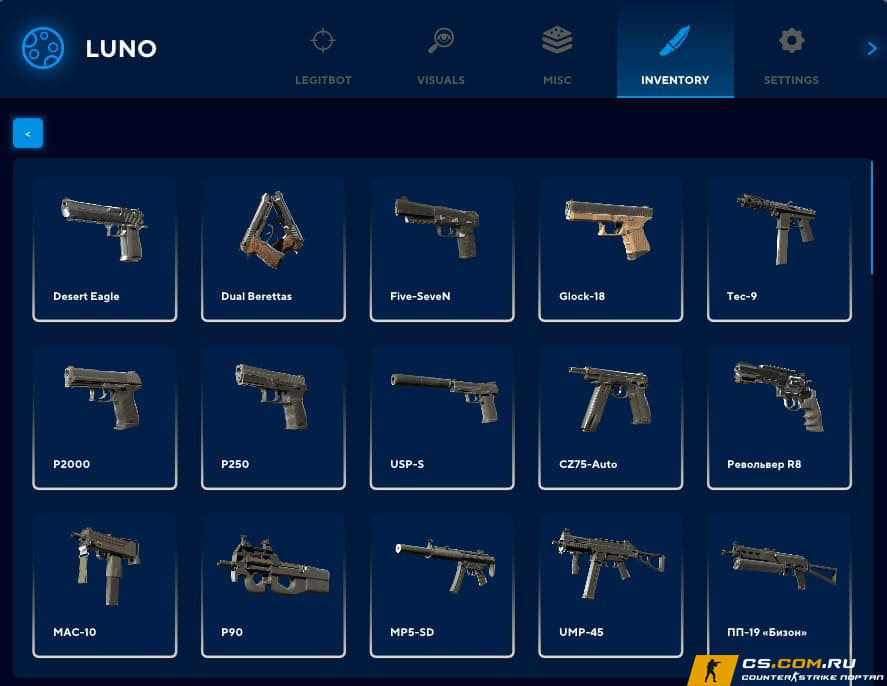Select the Glock-18 tile
This screenshot has height=686, width=887.
tap(610, 249)
